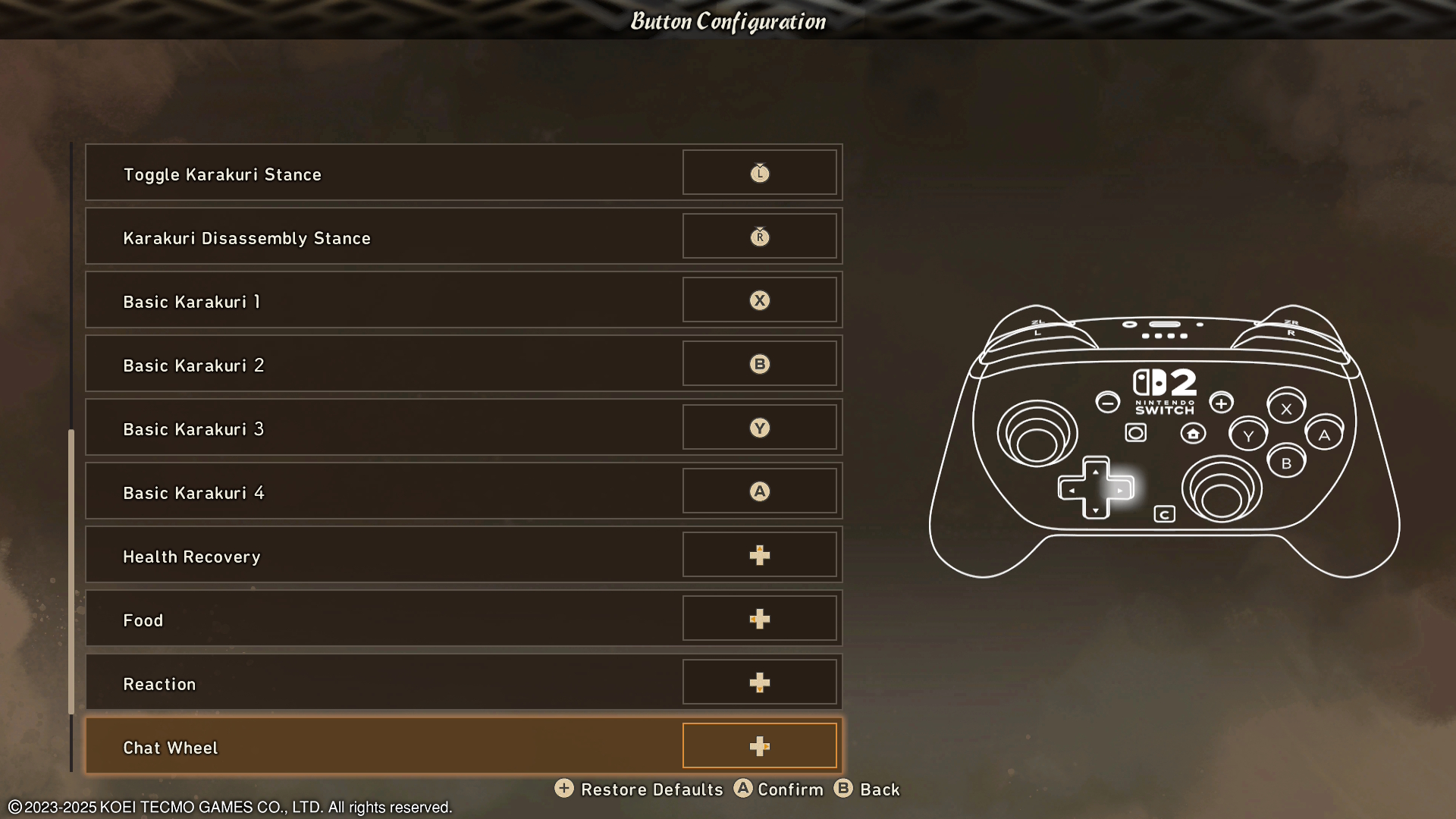Select the Basic Karakuri 3 row
Screen dimensions: 1456x819
pos(463,428)
